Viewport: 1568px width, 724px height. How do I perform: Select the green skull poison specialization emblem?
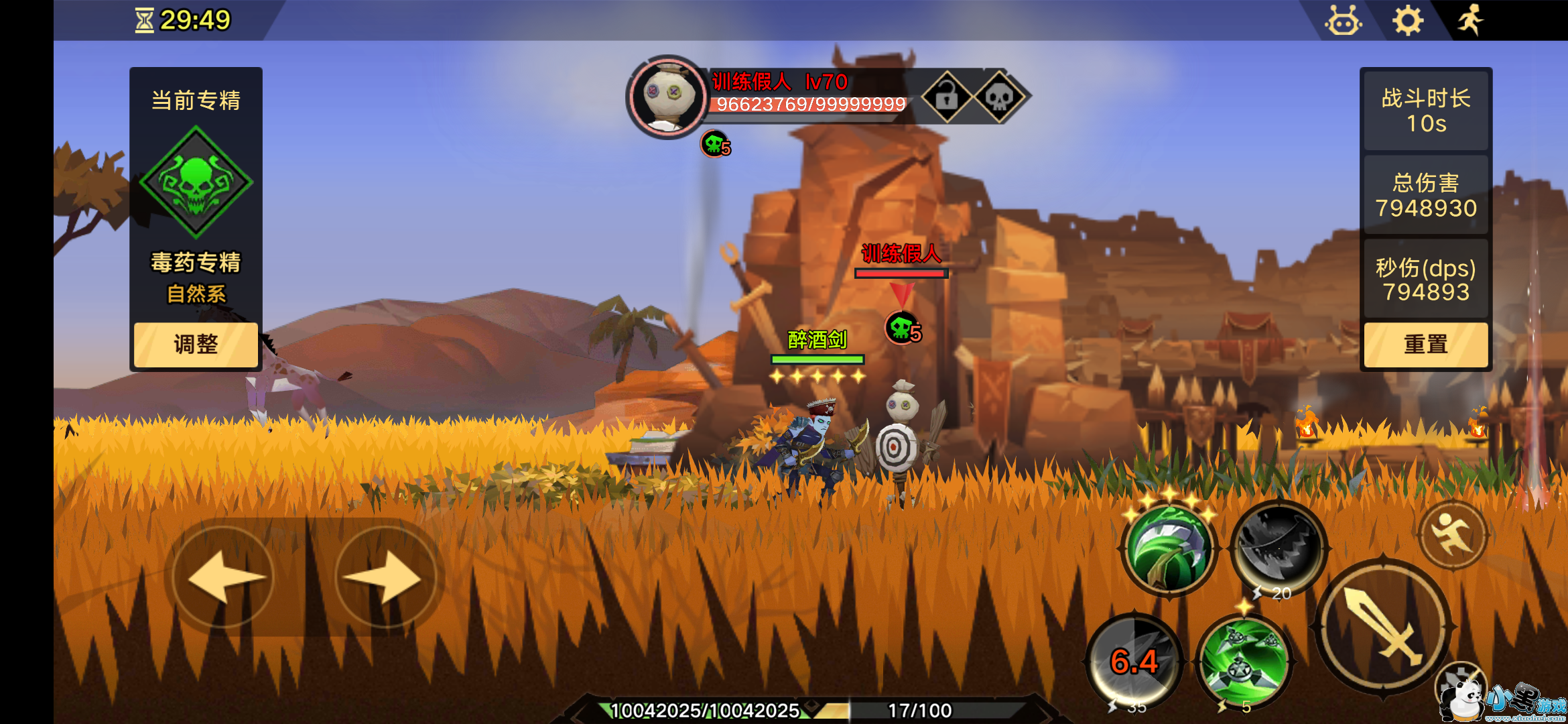[x=196, y=182]
